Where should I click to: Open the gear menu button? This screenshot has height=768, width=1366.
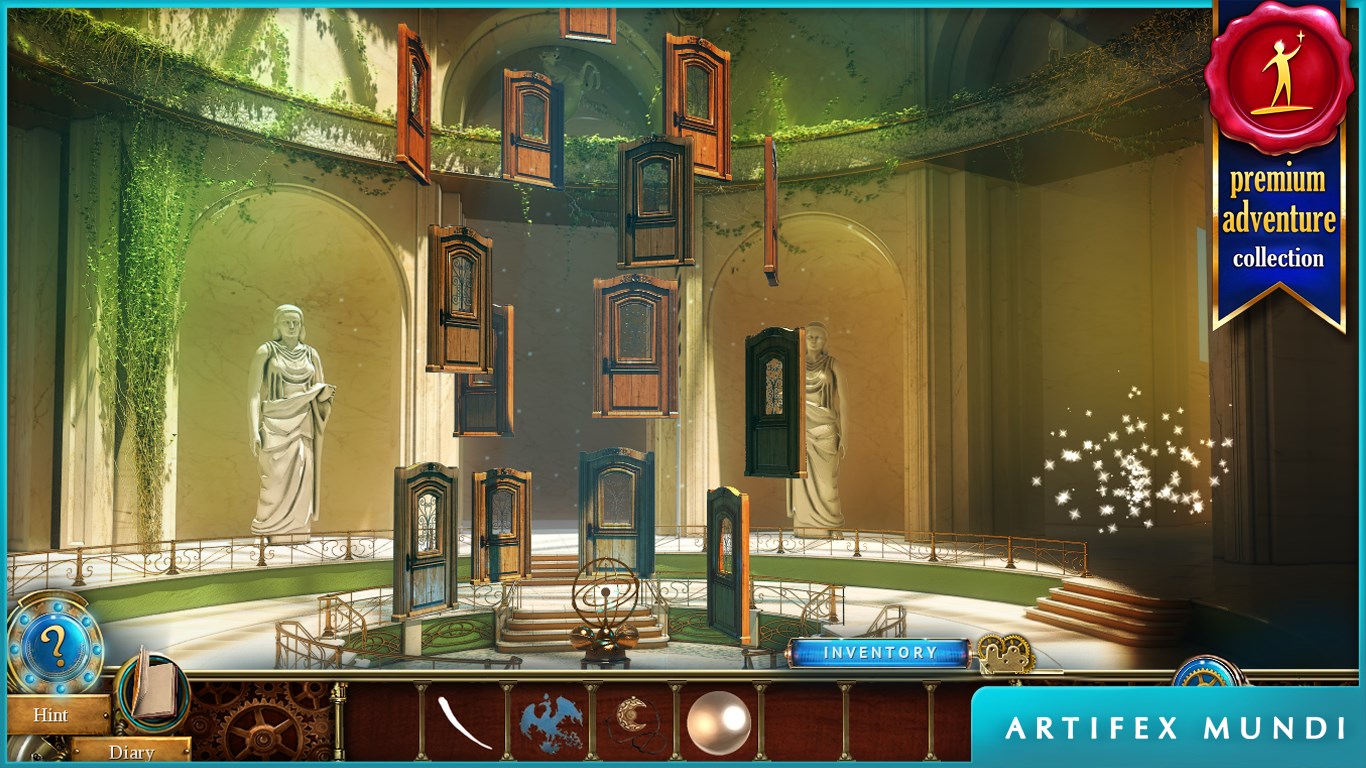(x=1206, y=672)
